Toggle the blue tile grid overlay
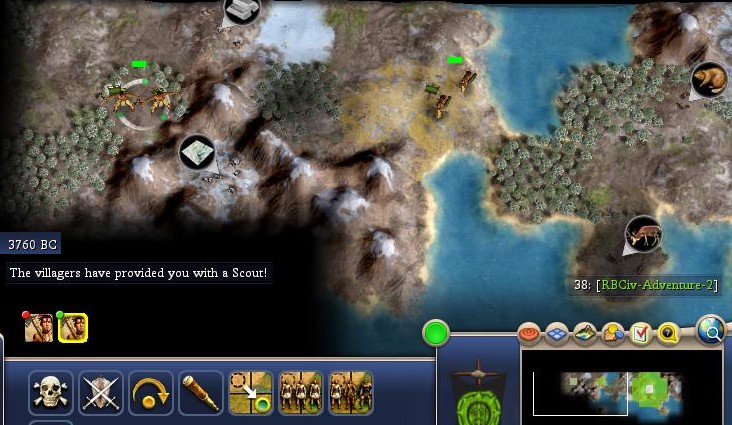732x425 pixels. [x=558, y=333]
